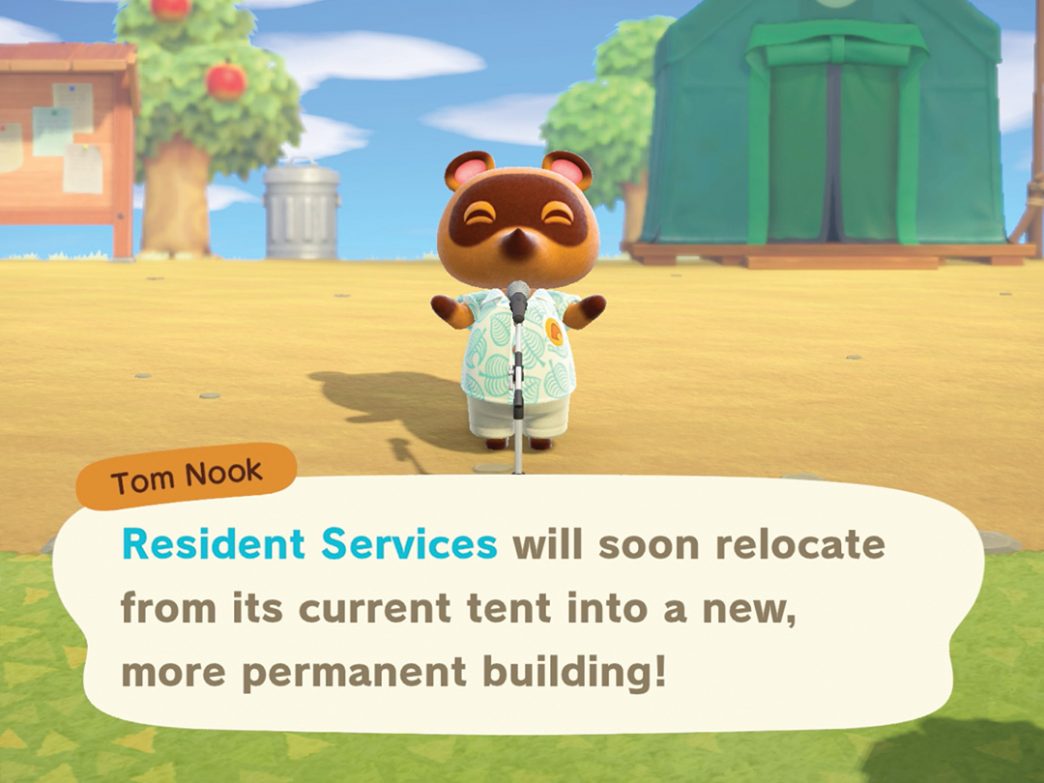Advance Tom Nook's dialogue text box

(520, 608)
